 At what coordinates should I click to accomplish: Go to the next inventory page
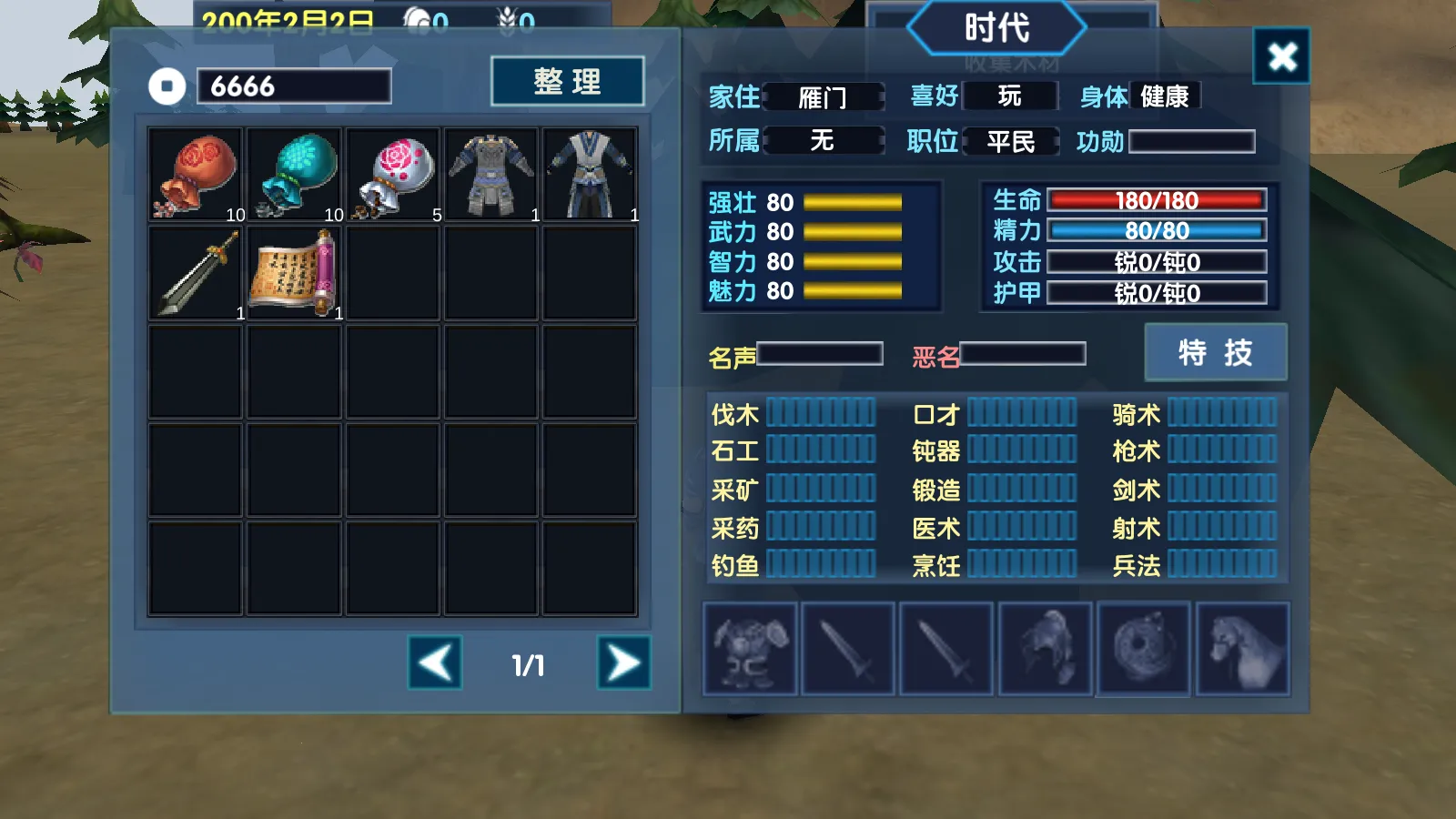pos(623,662)
